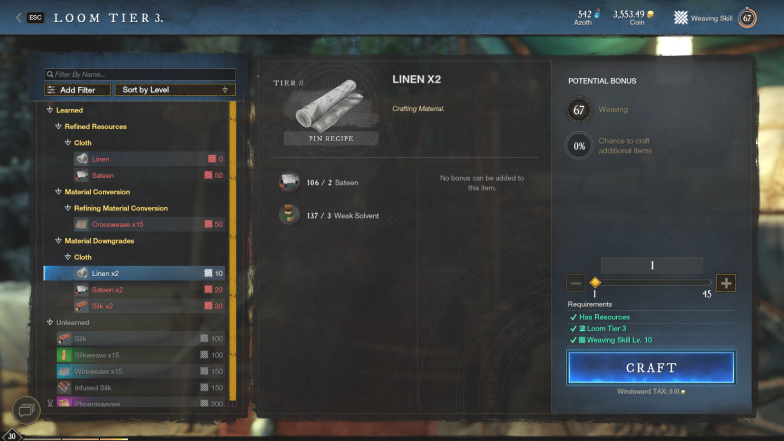Click the Craft button
The height and width of the screenshot is (441, 784).
click(651, 367)
